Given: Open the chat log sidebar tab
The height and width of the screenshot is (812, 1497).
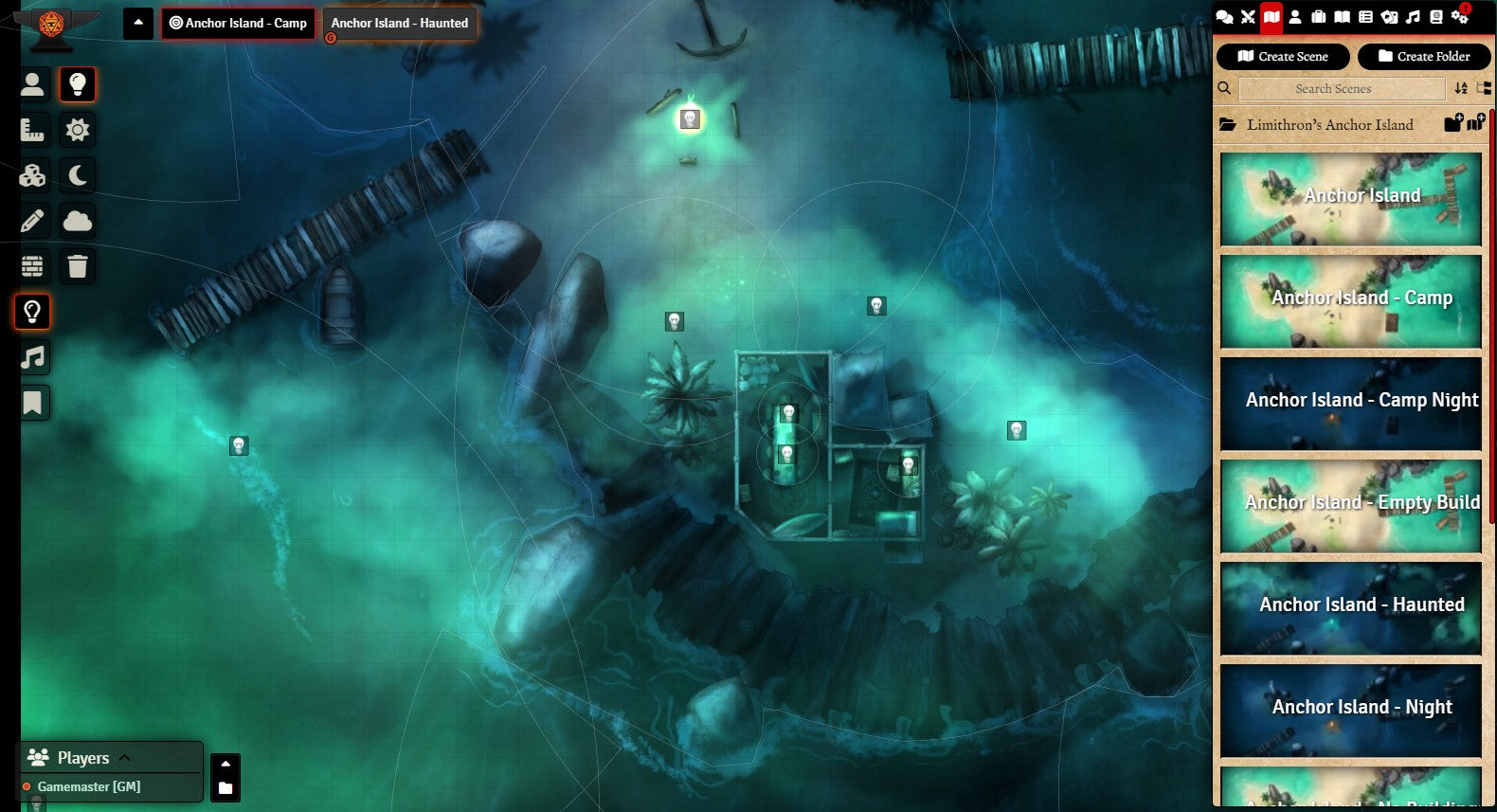Looking at the screenshot, I should click(x=1224, y=16).
